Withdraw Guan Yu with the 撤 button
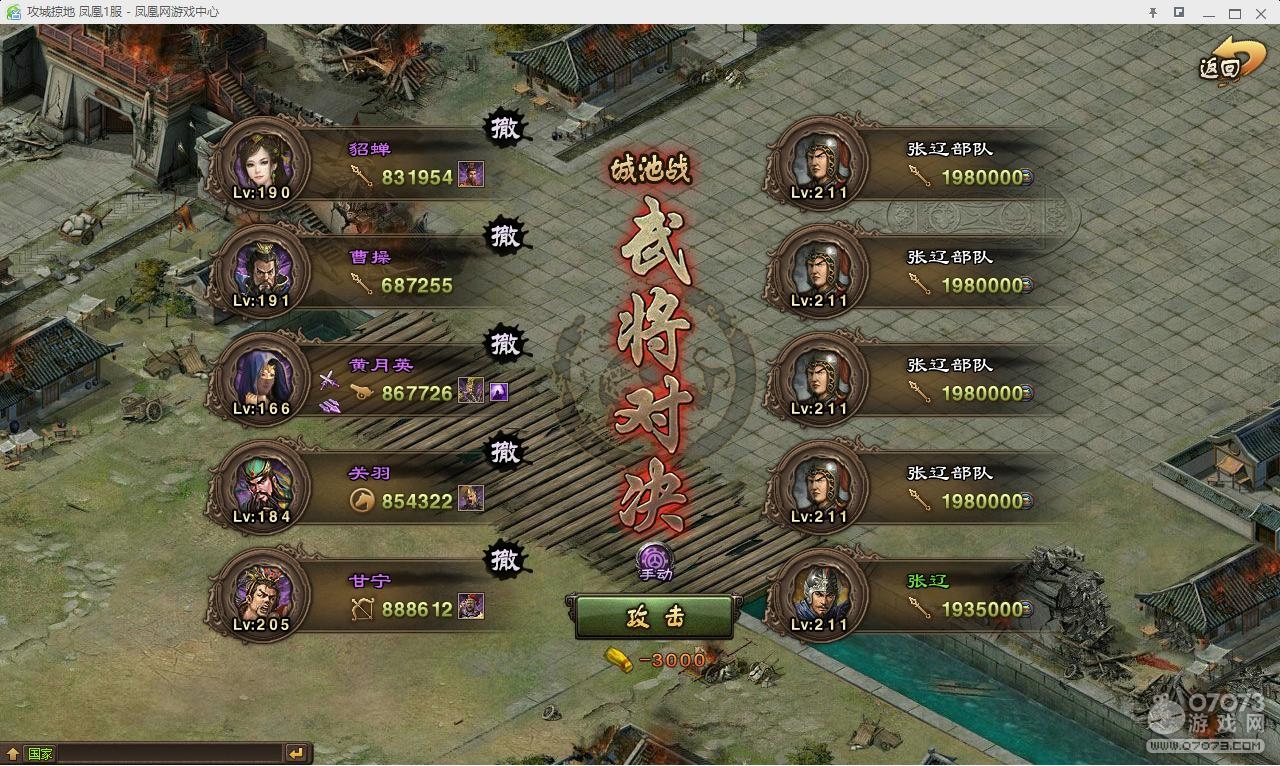1280x766 pixels. [505, 453]
